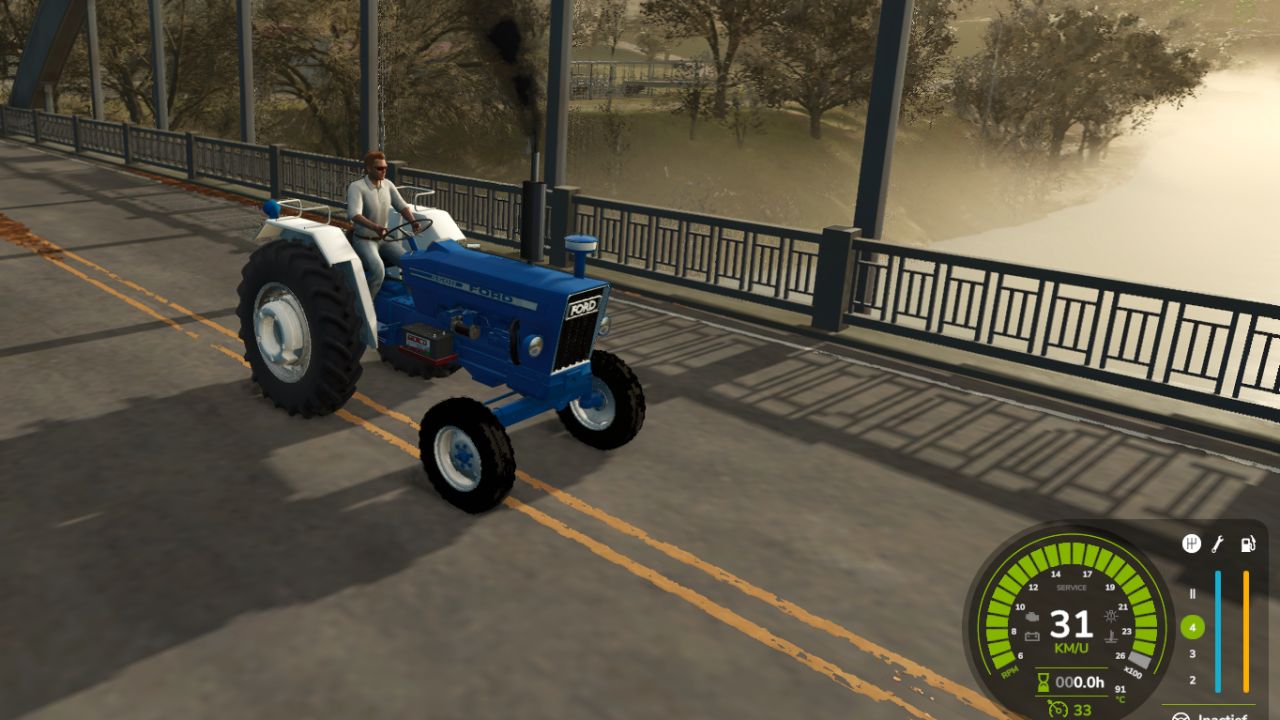Click the work lights icon in the dashboard
Viewport: 1280px width, 720px height.
[x=1111, y=617]
